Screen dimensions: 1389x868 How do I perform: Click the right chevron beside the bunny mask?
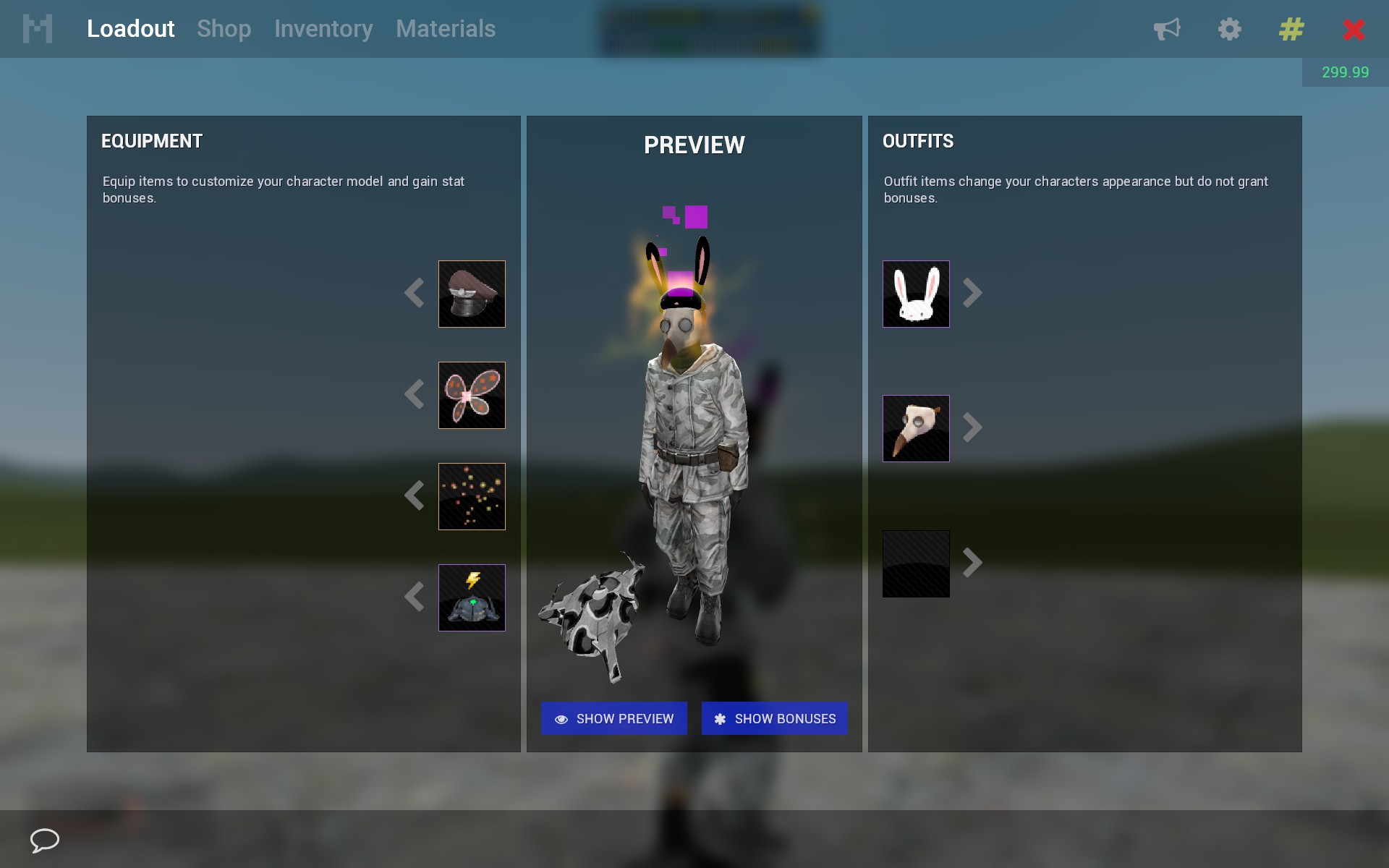(973, 294)
